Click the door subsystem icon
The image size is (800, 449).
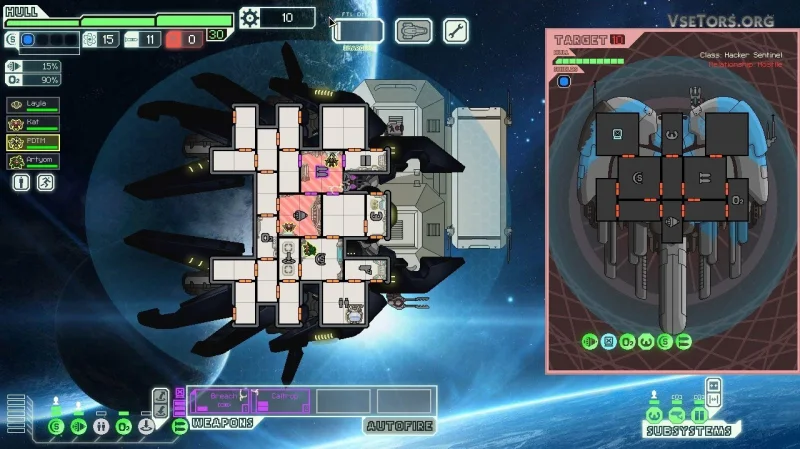pos(700,415)
